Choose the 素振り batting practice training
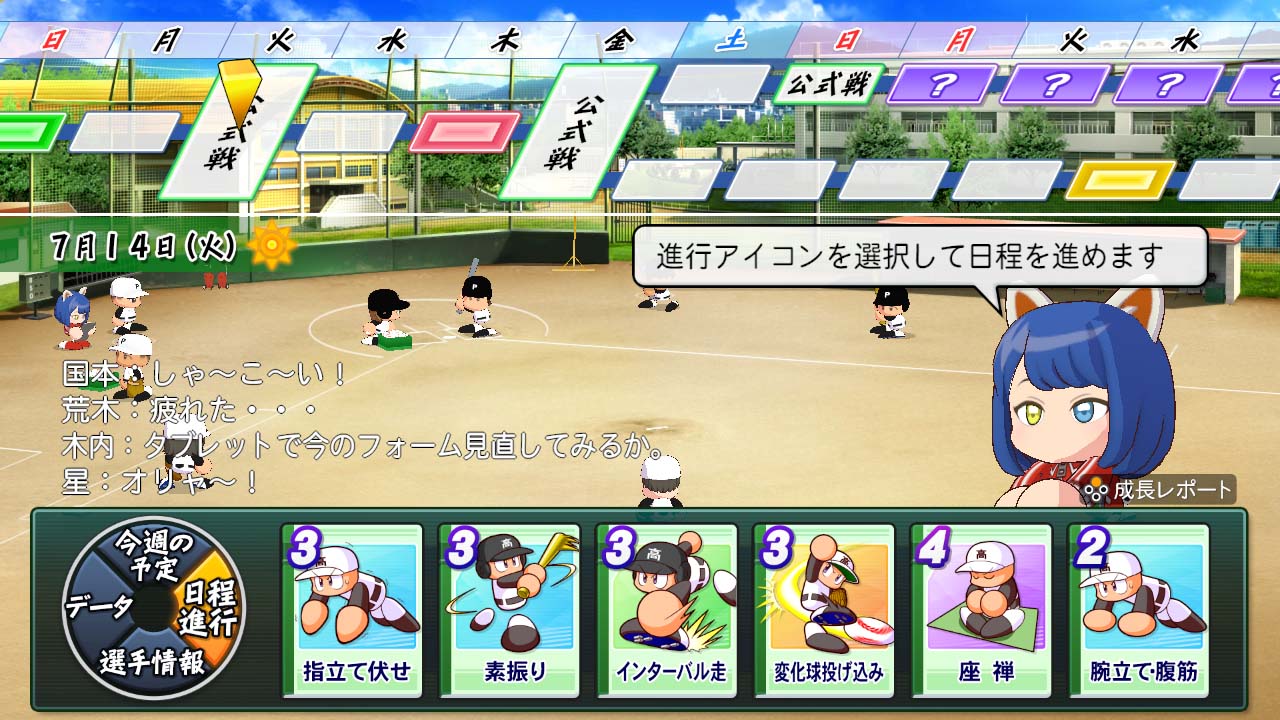The image size is (1280, 720). point(512,610)
